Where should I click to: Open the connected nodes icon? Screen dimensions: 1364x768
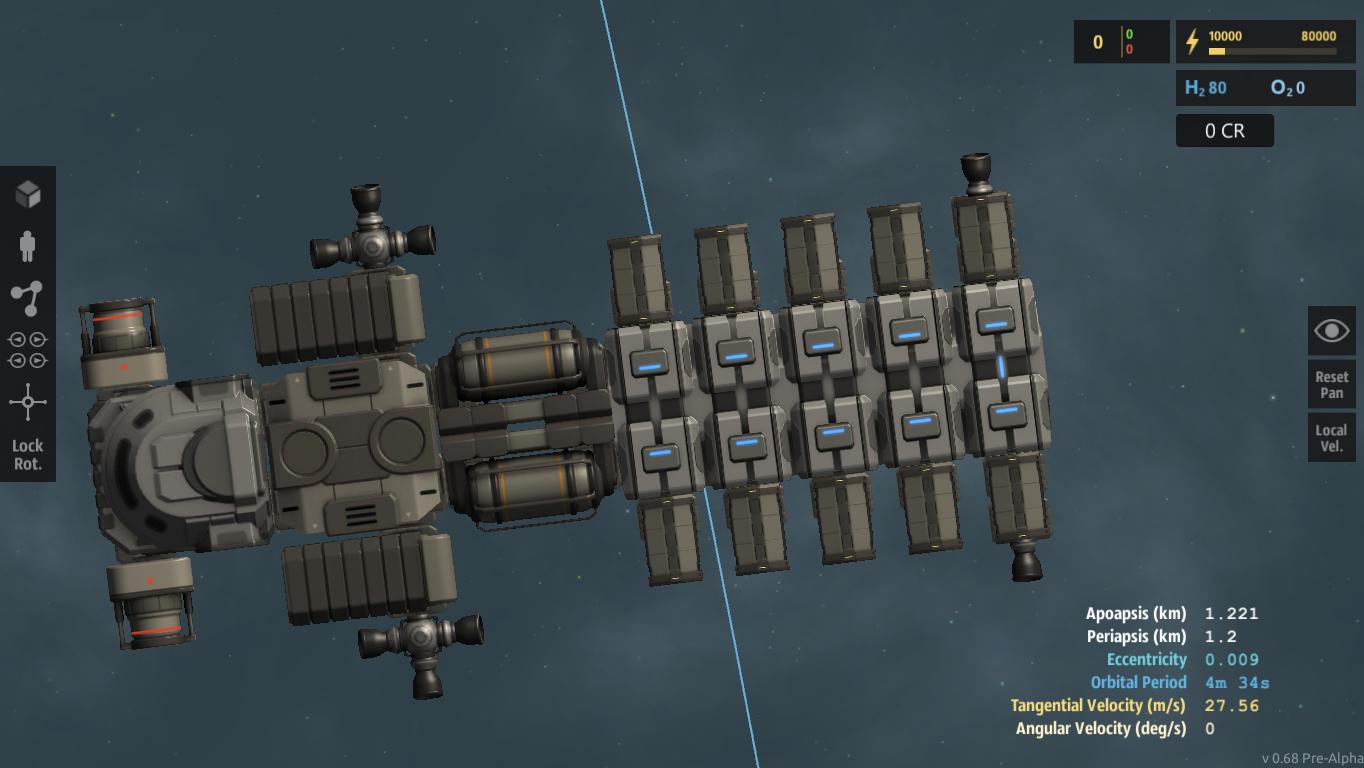(x=28, y=298)
